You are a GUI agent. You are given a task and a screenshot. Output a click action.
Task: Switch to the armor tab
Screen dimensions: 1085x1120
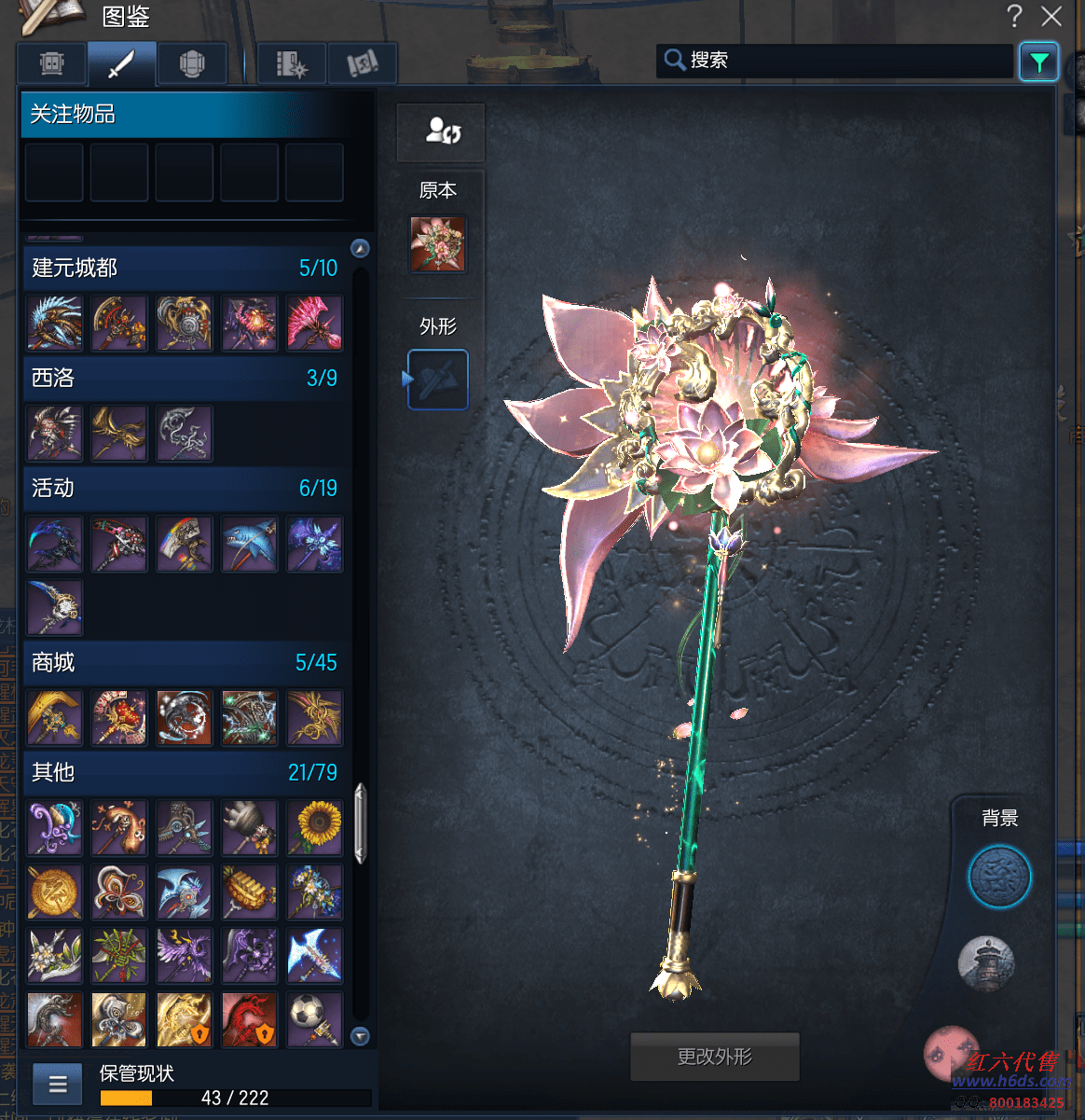point(192,64)
